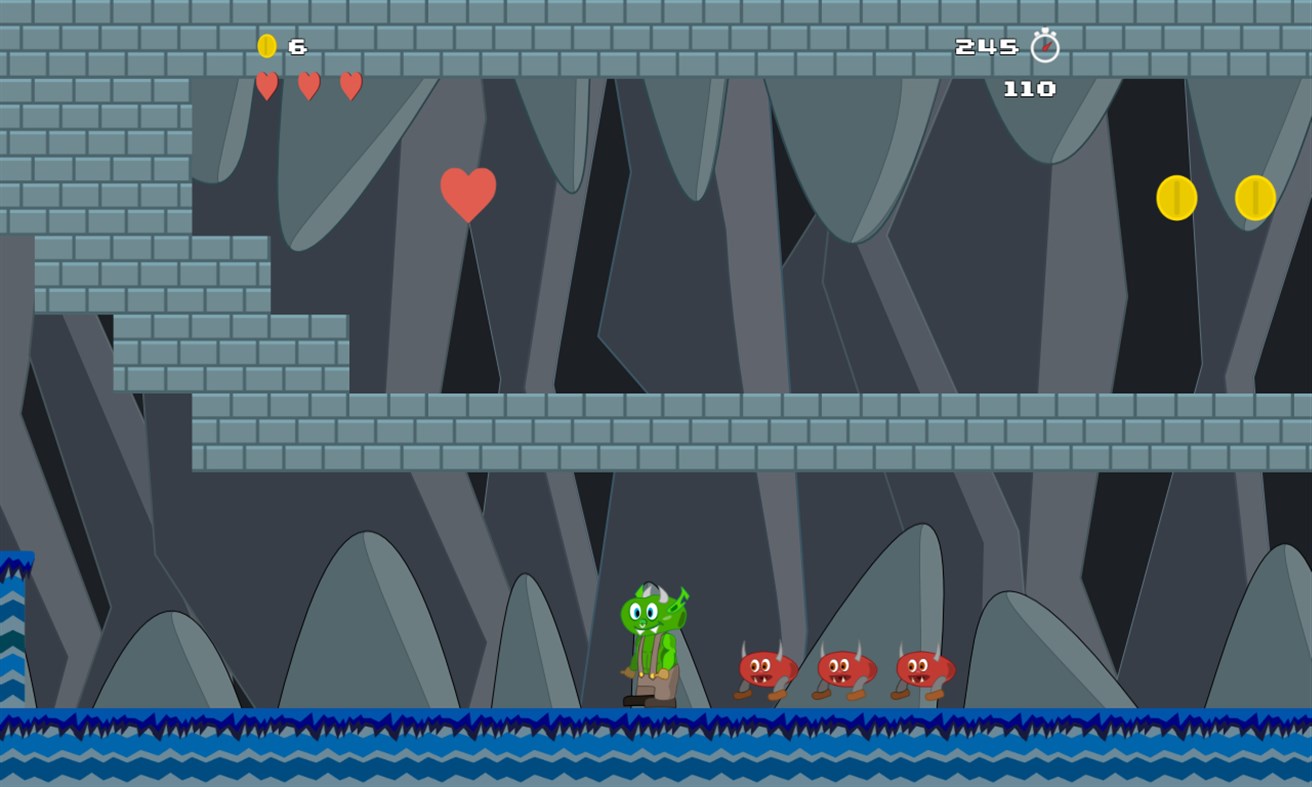Screen dimensions: 1312x787
Task: Click the leftmost gold coin on the right side
Action: pyautogui.click(x=1176, y=197)
